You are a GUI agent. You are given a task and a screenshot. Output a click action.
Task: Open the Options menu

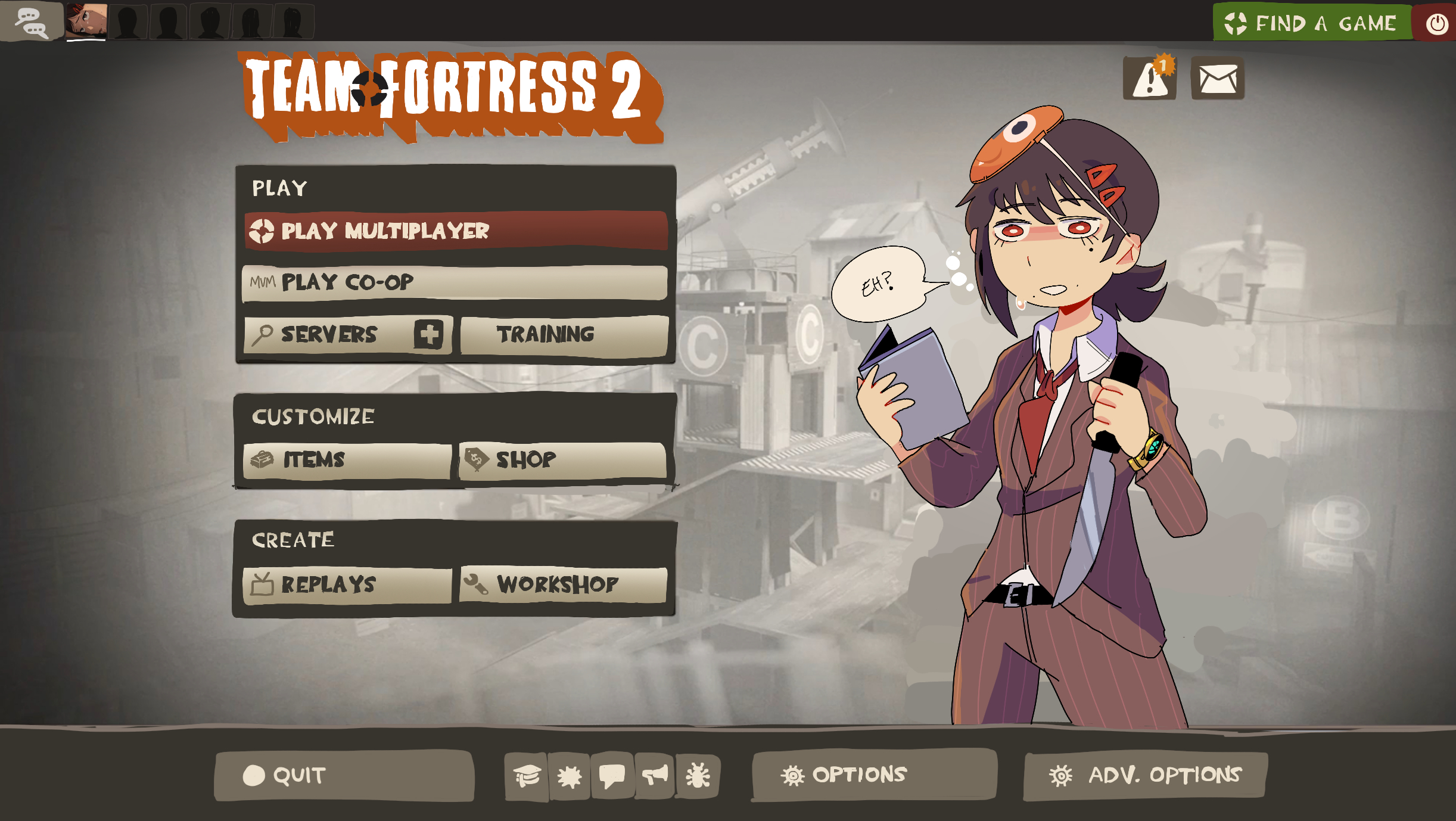873,775
